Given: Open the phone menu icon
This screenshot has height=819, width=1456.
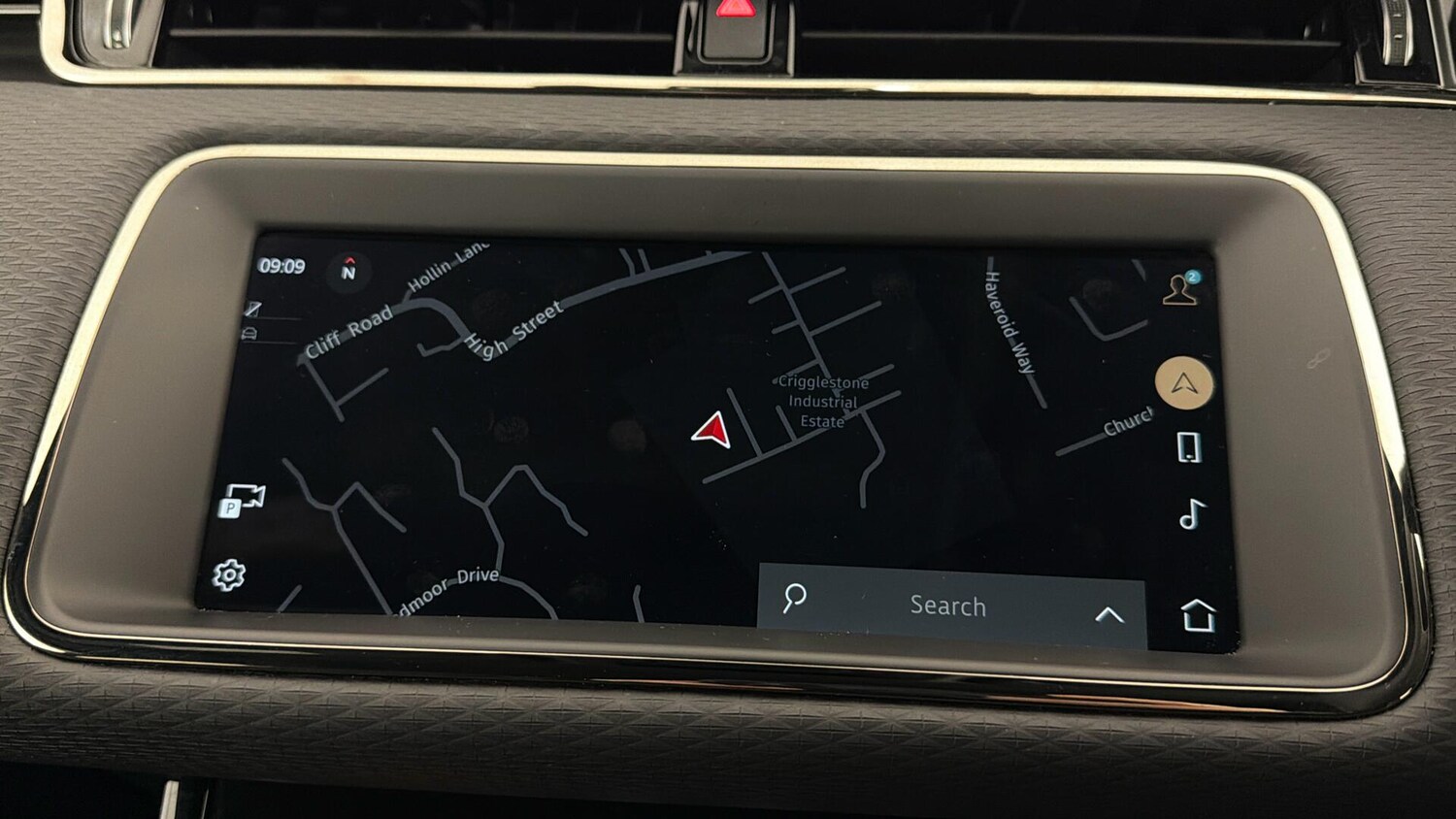Looking at the screenshot, I should tap(1189, 447).
